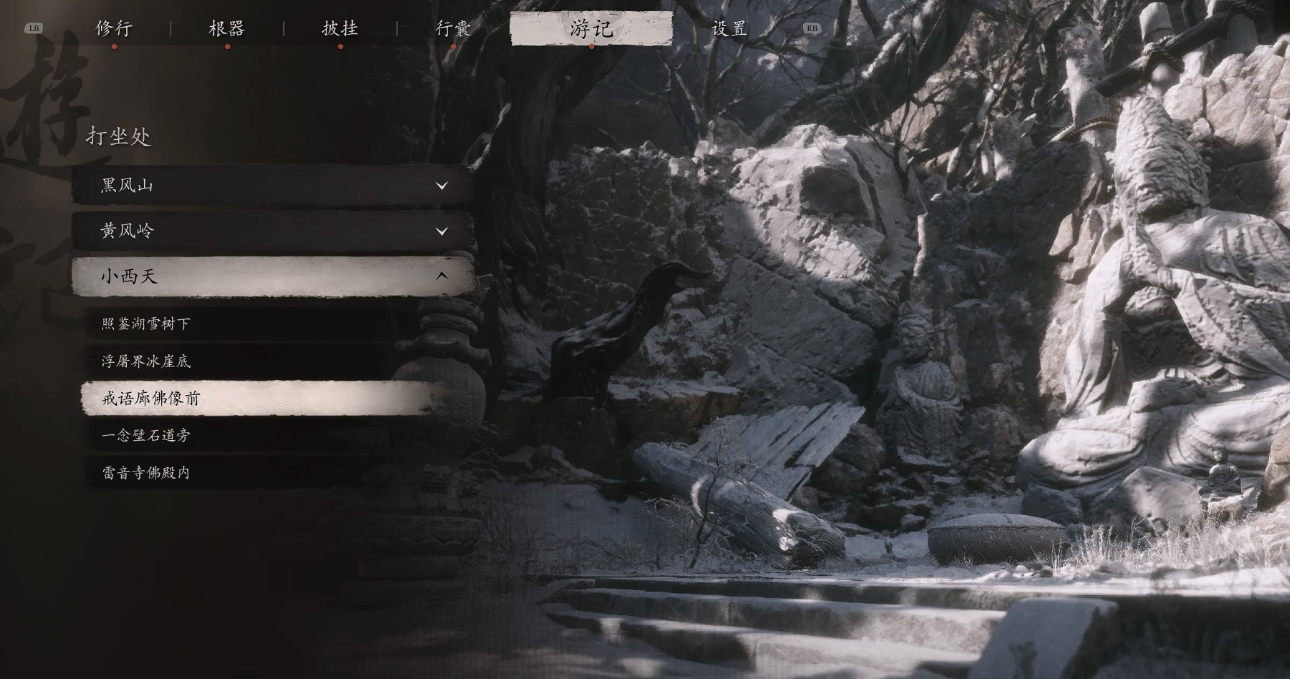Select the 一念壁石道旁 entry

coord(146,435)
